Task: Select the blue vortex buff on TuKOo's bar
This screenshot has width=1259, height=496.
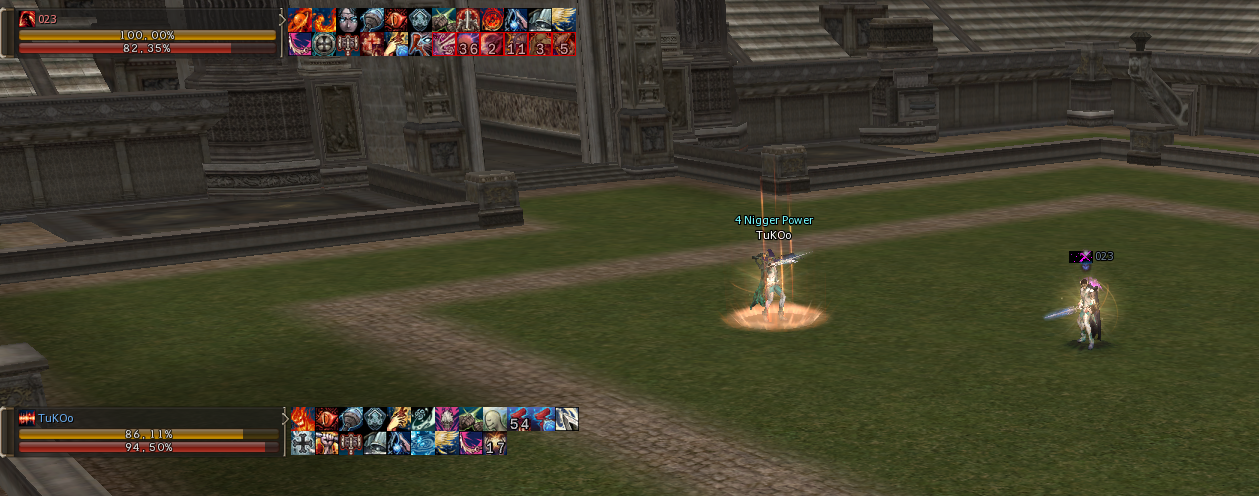Action: click(422, 444)
